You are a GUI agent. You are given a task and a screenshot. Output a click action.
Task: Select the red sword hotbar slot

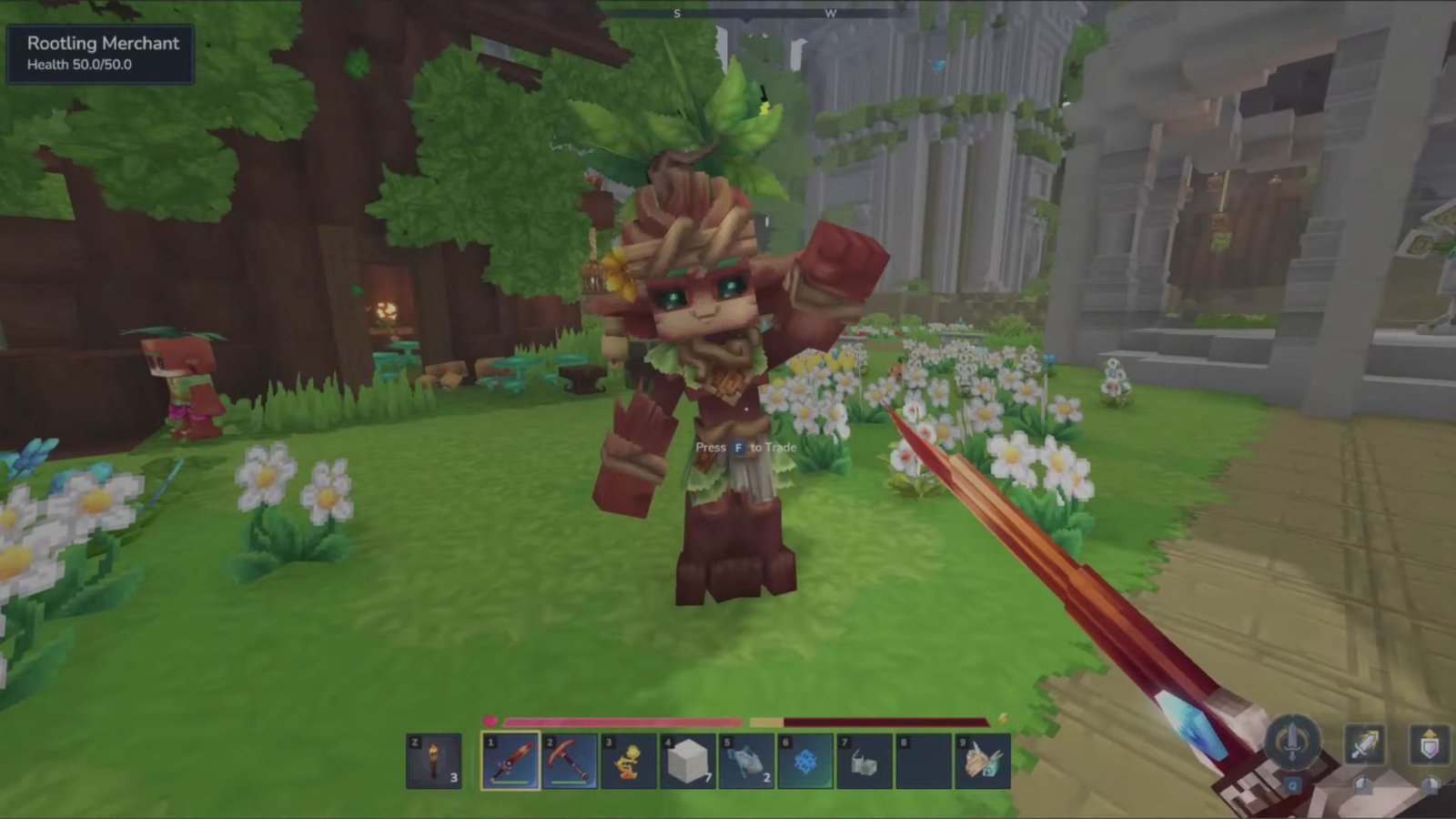tap(511, 761)
